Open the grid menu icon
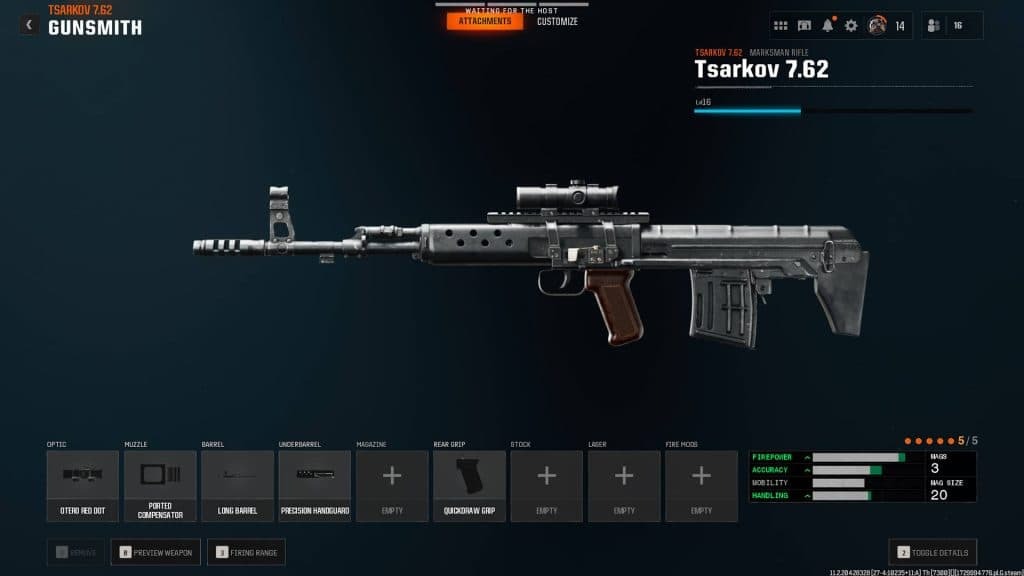The width and height of the screenshot is (1024, 576). click(781, 26)
